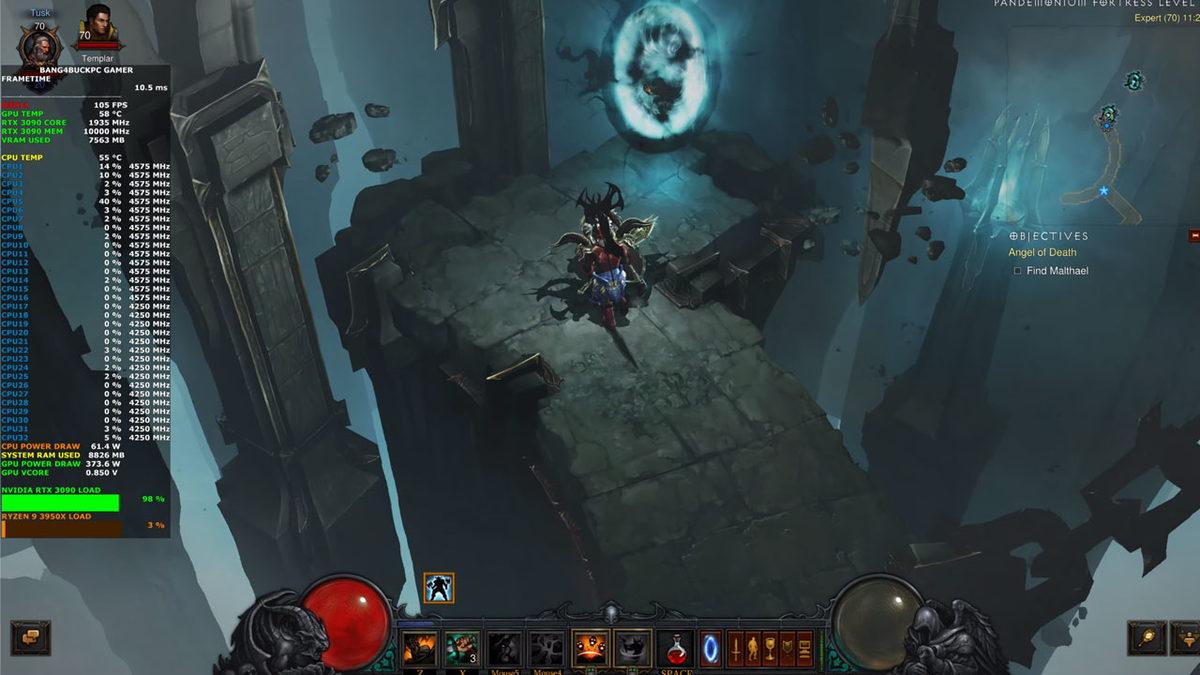
Task: Open the chat button in the corner
Action: (x=30, y=637)
